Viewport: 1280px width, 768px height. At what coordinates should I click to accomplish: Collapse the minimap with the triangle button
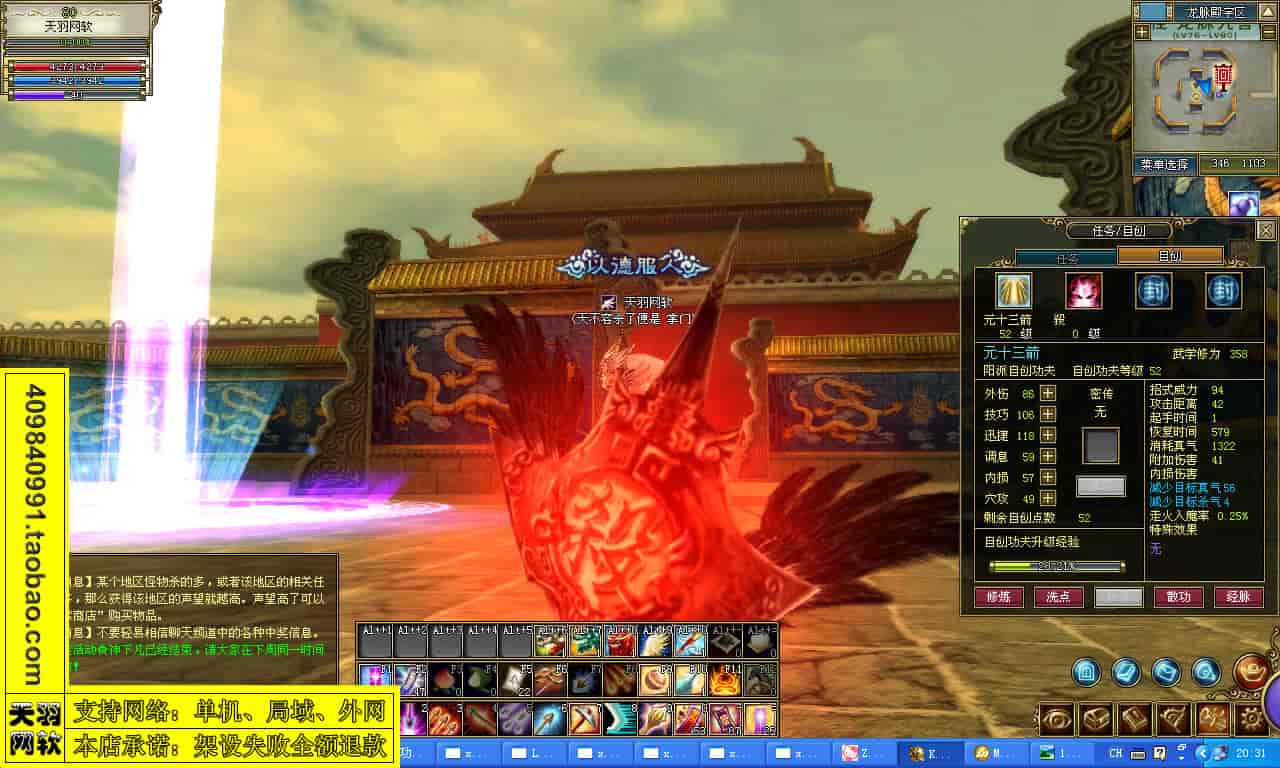(x=1267, y=11)
